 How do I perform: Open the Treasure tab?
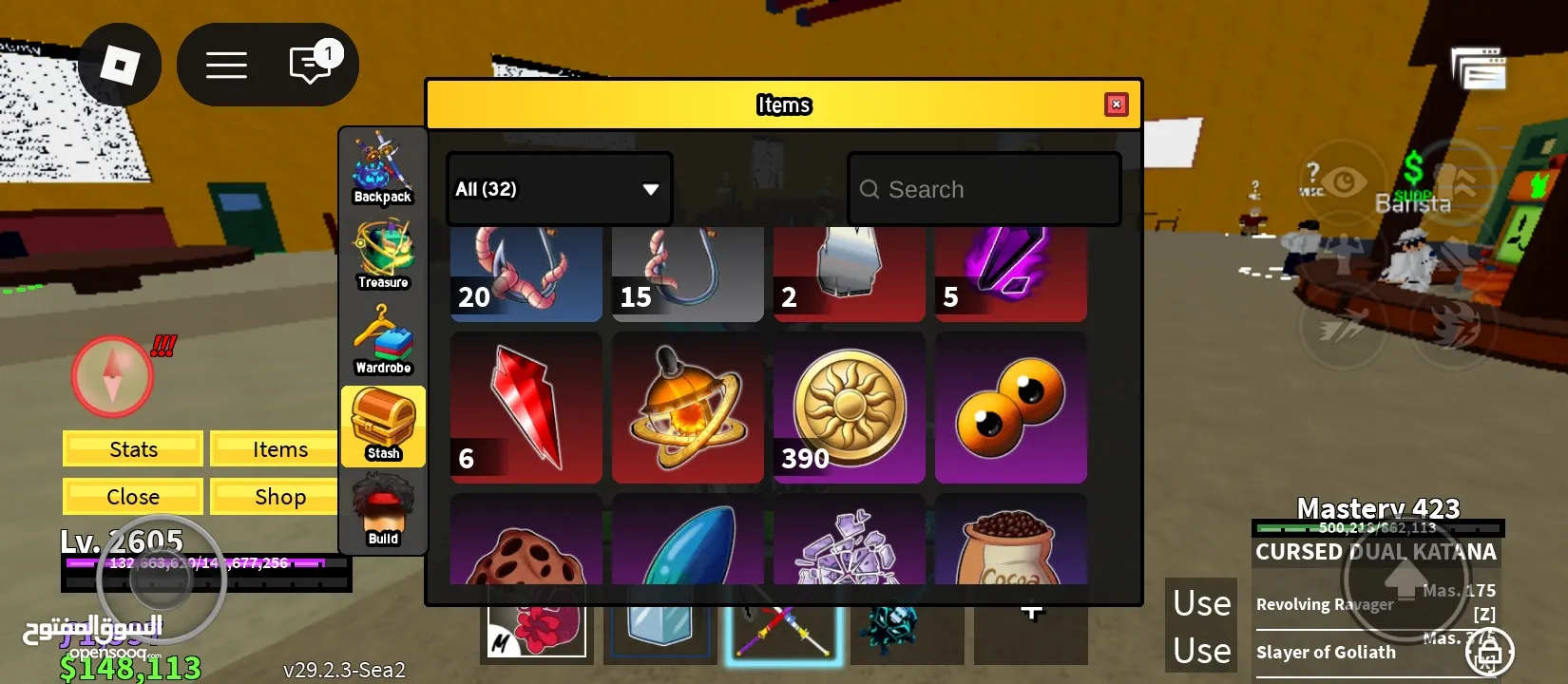[383, 255]
